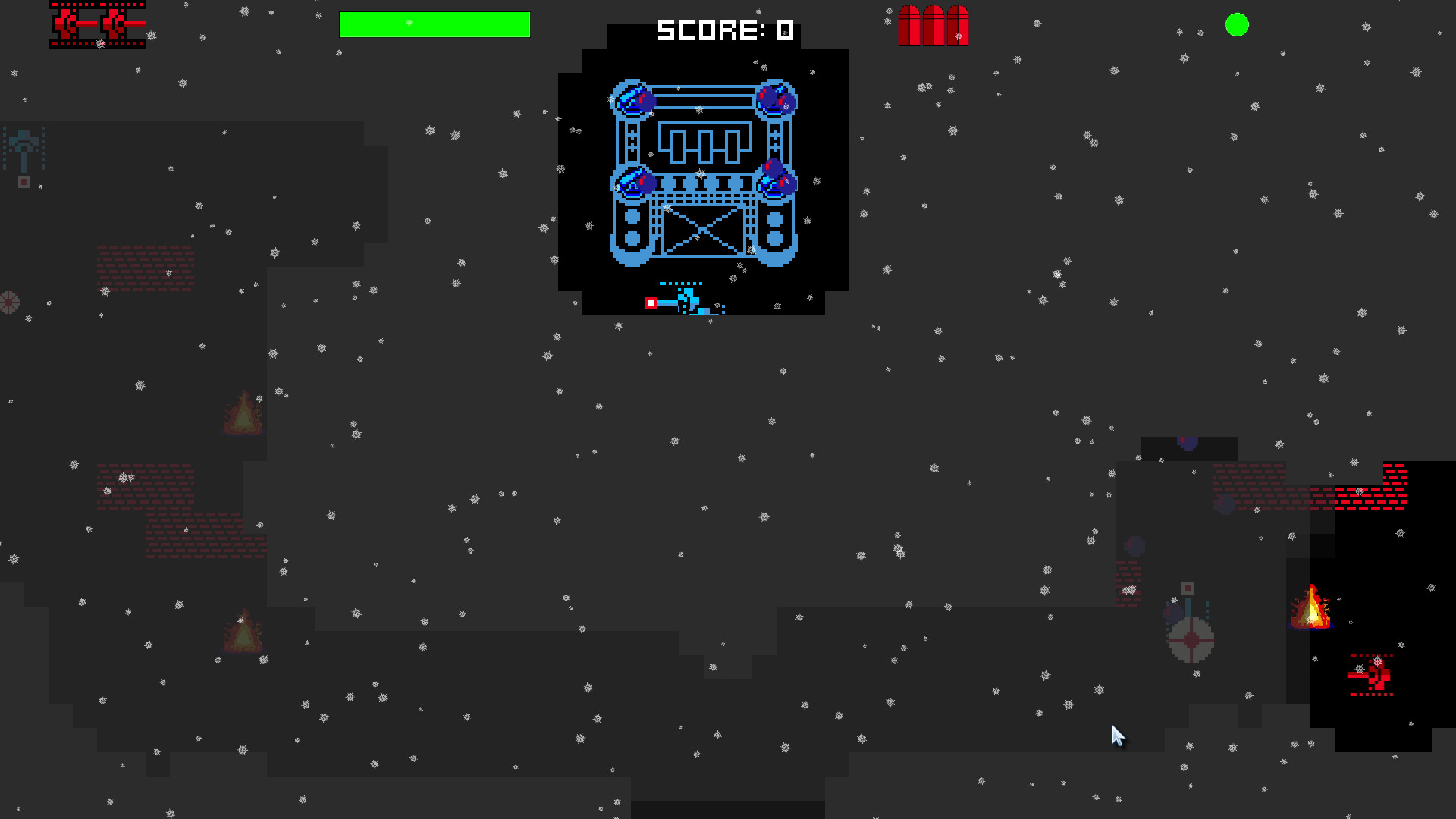
Task: Select the blue player ship below the fortress
Action: click(689, 298)
